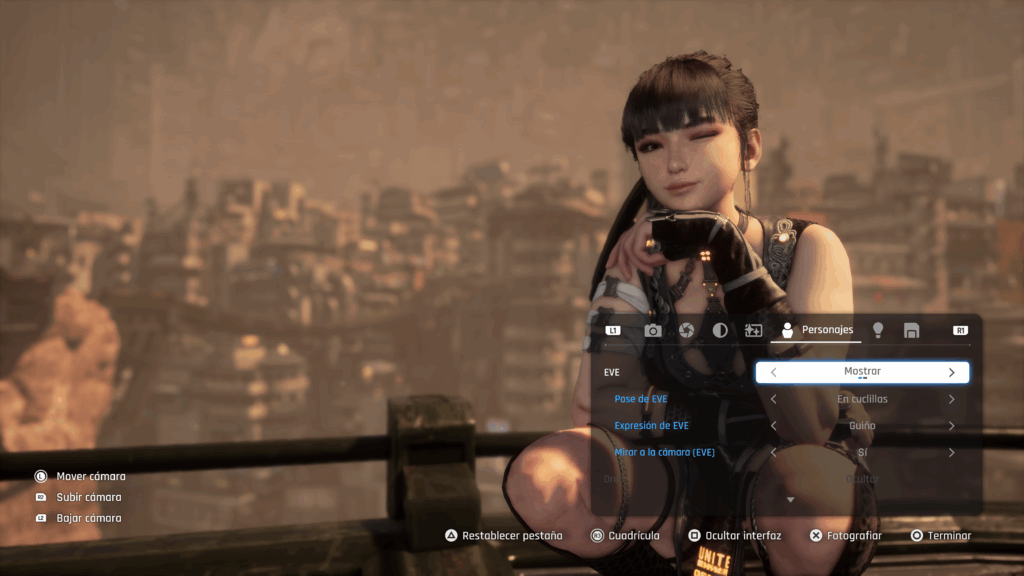The image size is (1024, 576).
Task: Select the Personajes tab
Action: pyautogui.click(x=816, y=330)
